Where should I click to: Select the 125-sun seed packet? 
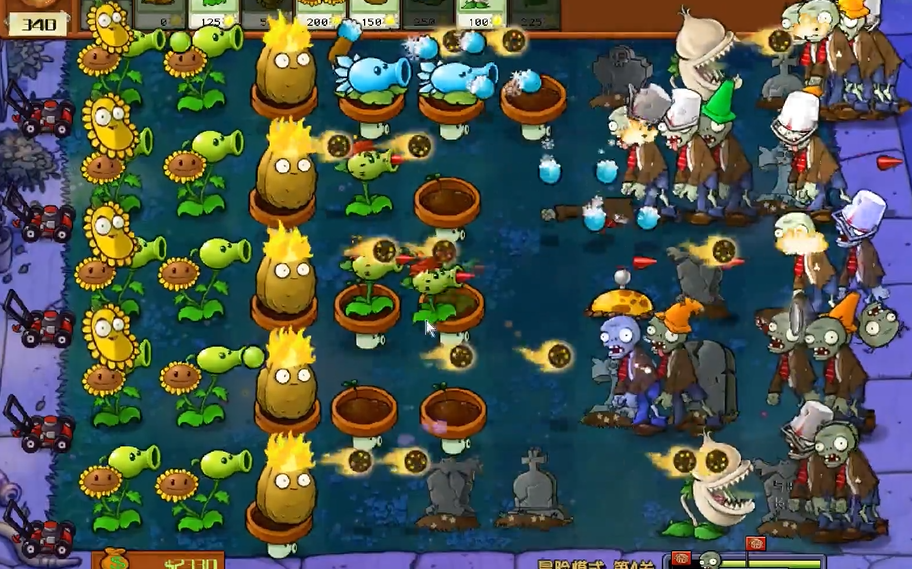pyautogui.click(x=211, y=13)
